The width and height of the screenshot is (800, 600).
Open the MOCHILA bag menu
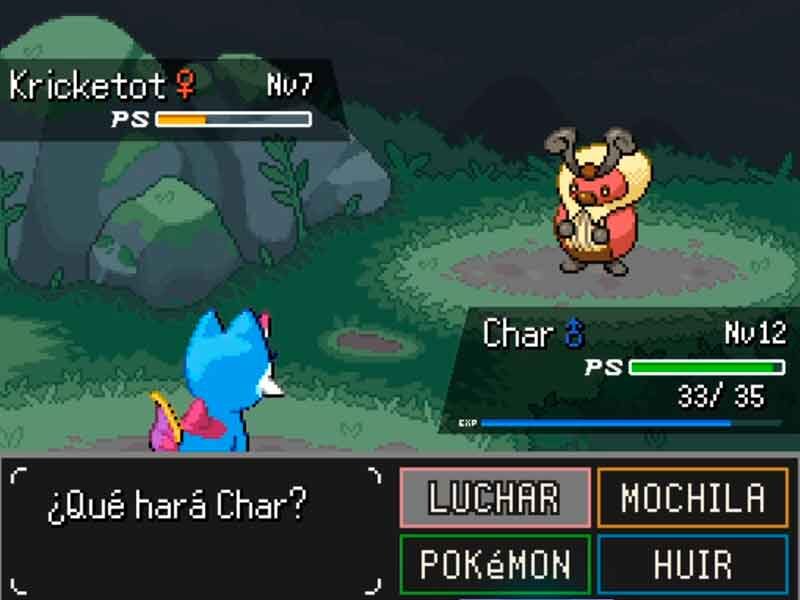coord(693,497)
